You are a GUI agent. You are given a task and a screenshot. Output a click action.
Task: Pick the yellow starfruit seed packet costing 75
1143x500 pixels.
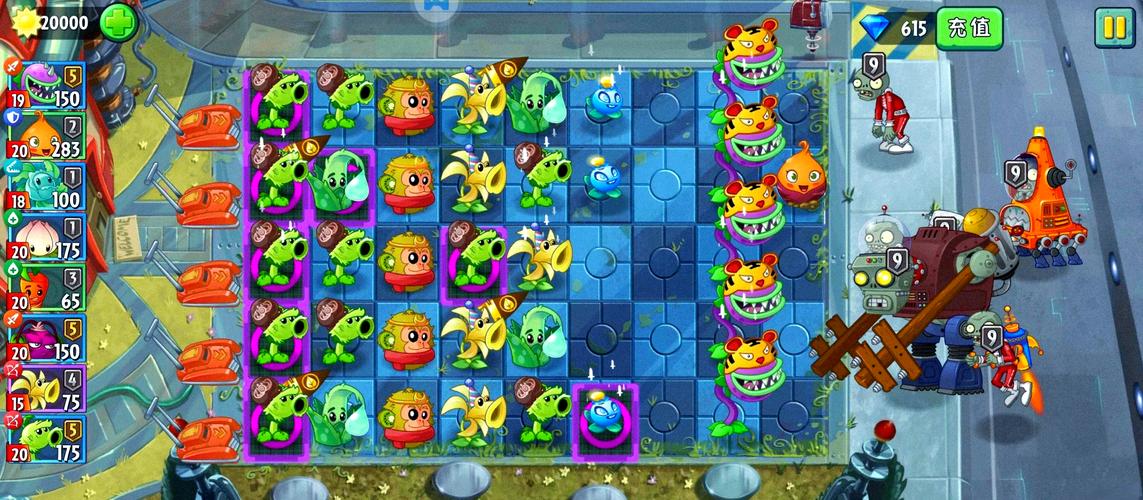click(47, 391)
